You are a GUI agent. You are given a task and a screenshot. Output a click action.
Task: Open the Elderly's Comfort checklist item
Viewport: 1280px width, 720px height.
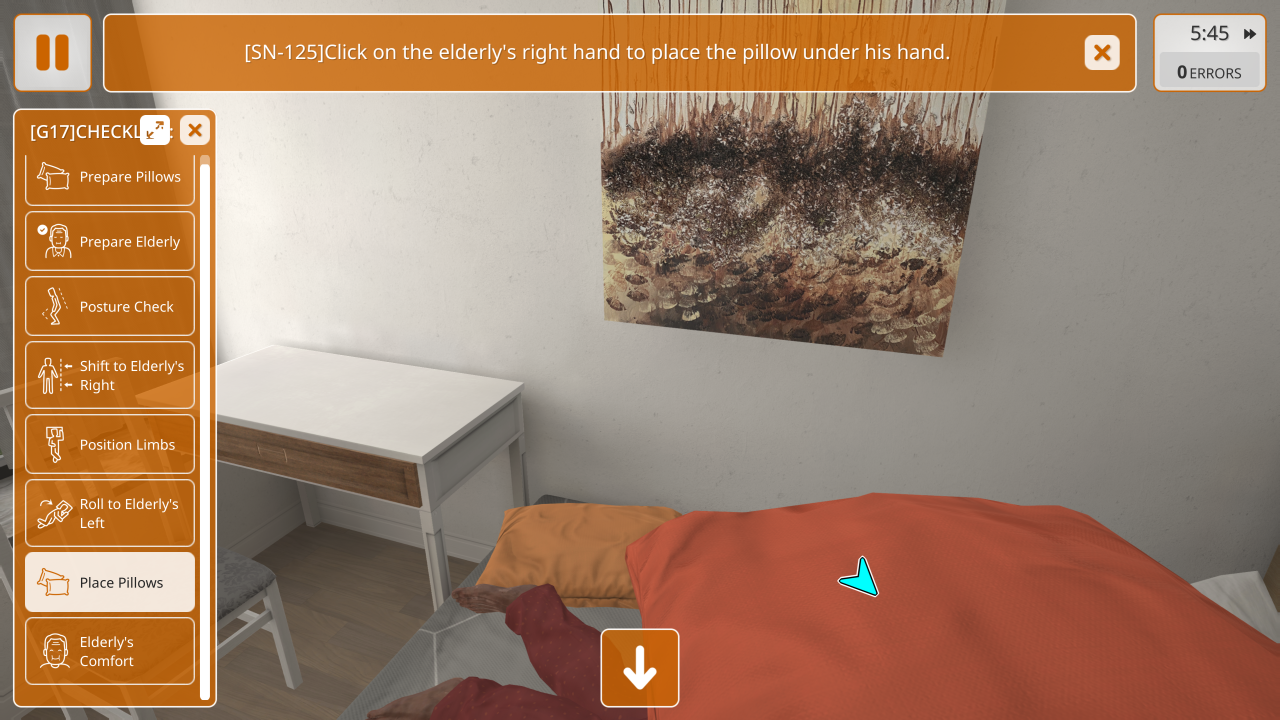[110, 651]
